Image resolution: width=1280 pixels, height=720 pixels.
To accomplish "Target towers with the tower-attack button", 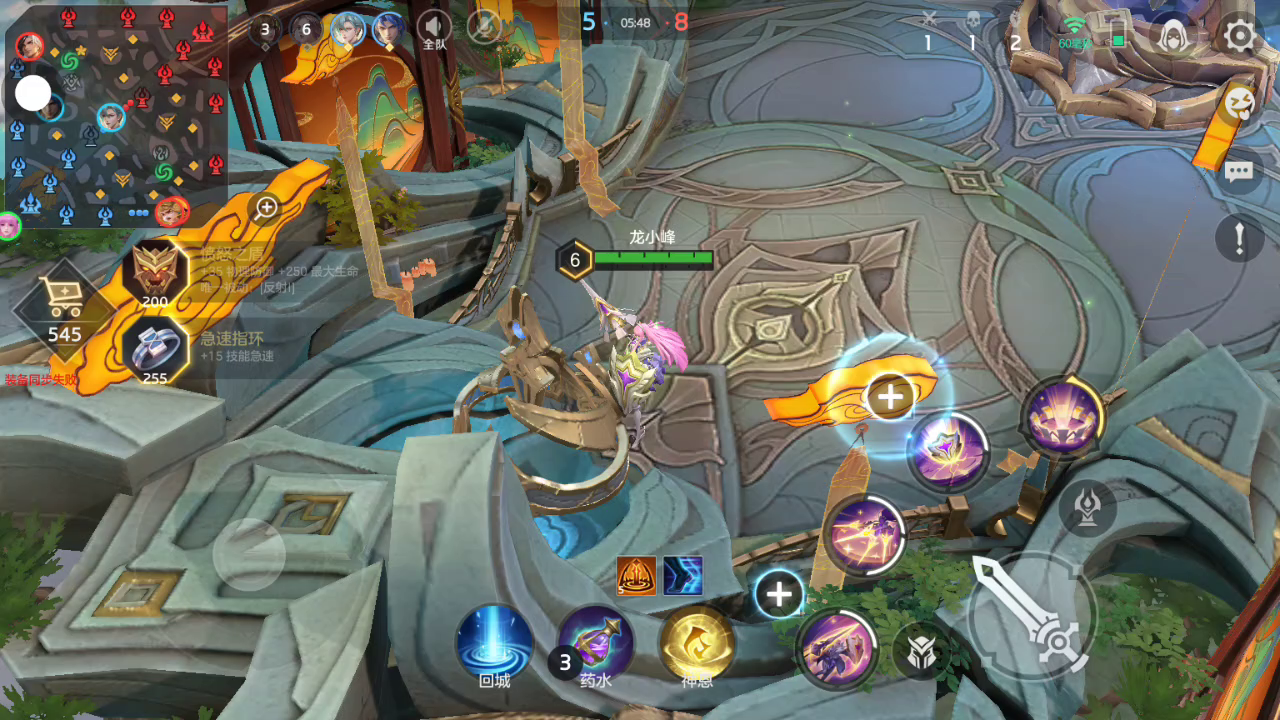I will coord(1088,507).
